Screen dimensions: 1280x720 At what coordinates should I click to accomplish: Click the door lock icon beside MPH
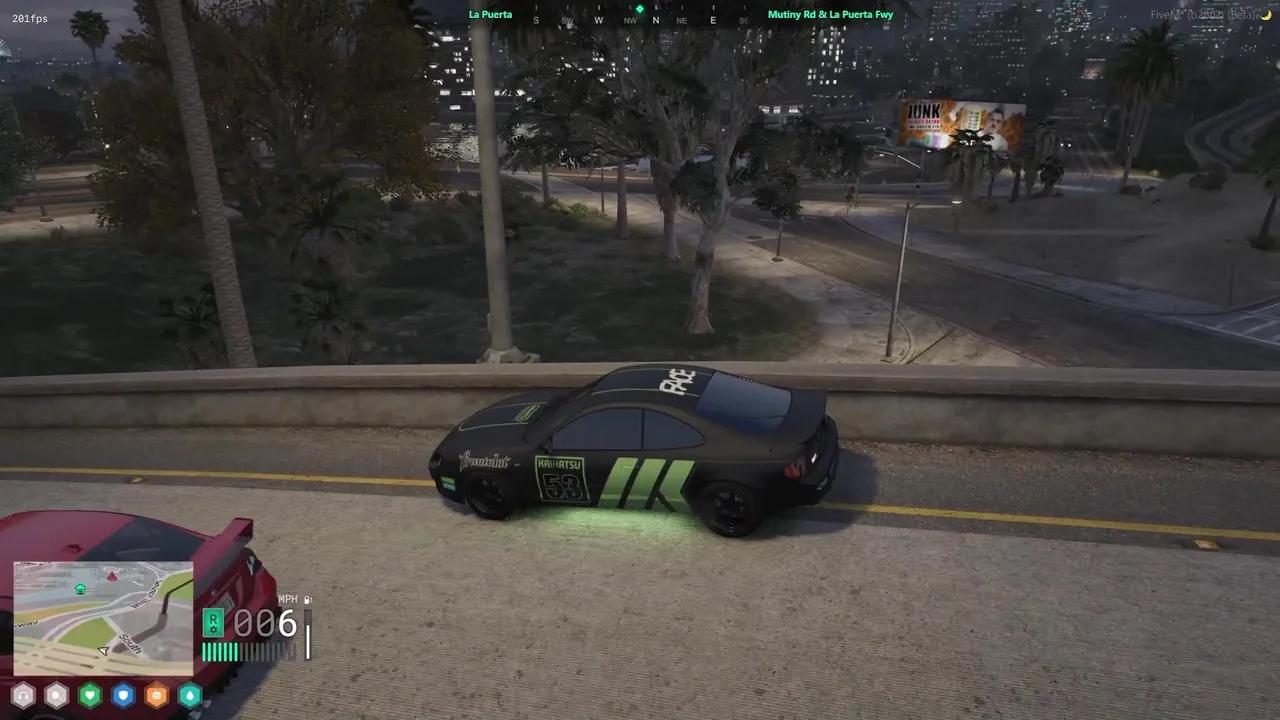pyautogui.click(x=307, y=600)
